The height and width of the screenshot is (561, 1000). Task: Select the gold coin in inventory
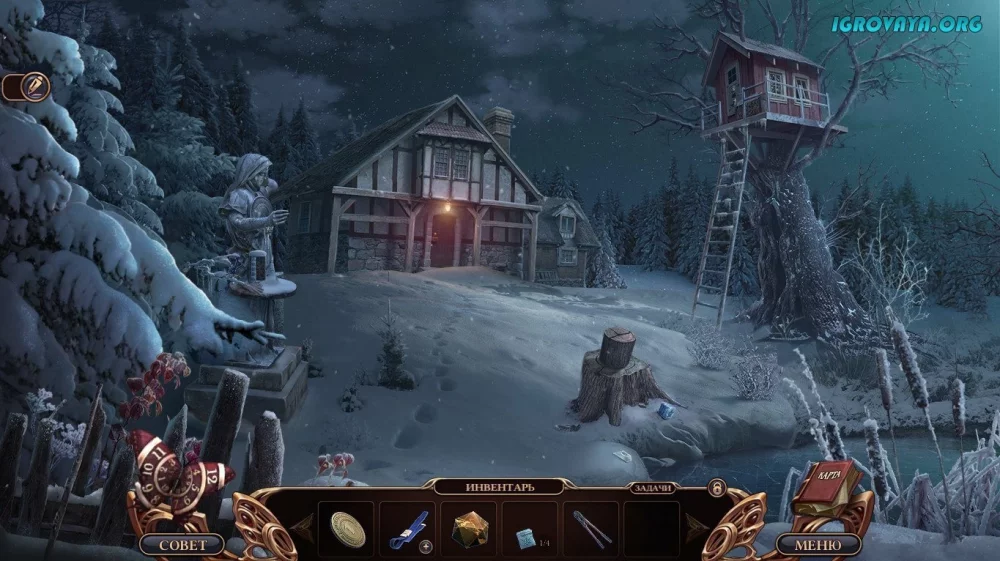point(348,529)
